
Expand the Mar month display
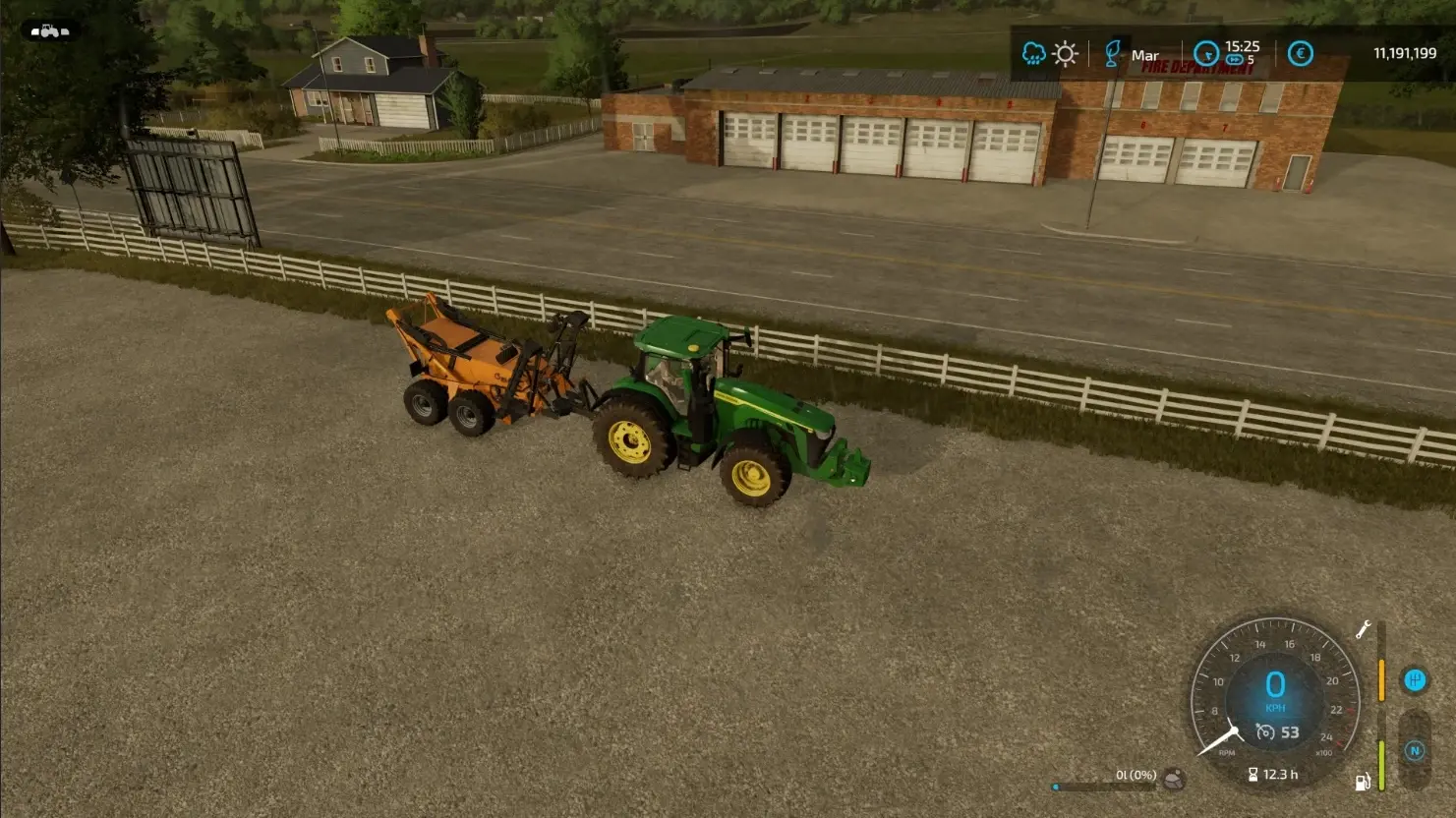pos(1145,55)
